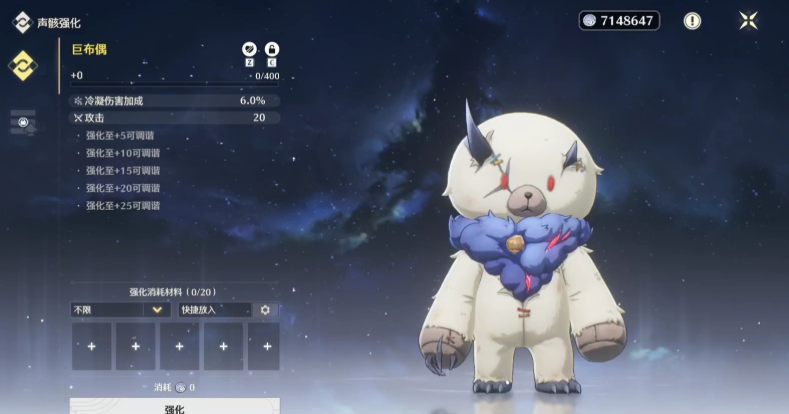Open the exclamation mark info help
Screen dimensions: 789x414
(692, 20)
